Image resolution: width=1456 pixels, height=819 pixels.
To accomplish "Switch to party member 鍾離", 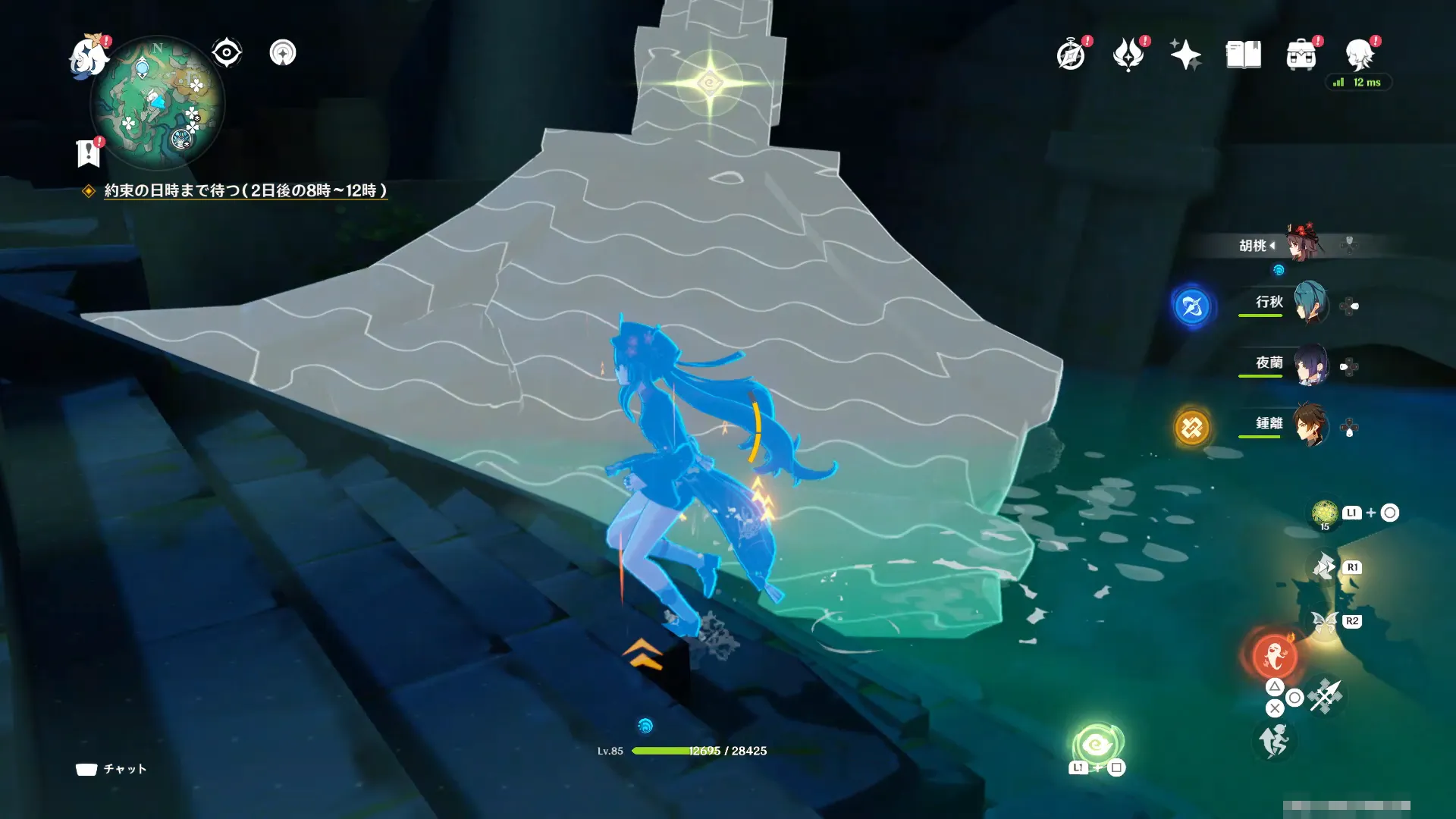I will [x=1309, y=425].
